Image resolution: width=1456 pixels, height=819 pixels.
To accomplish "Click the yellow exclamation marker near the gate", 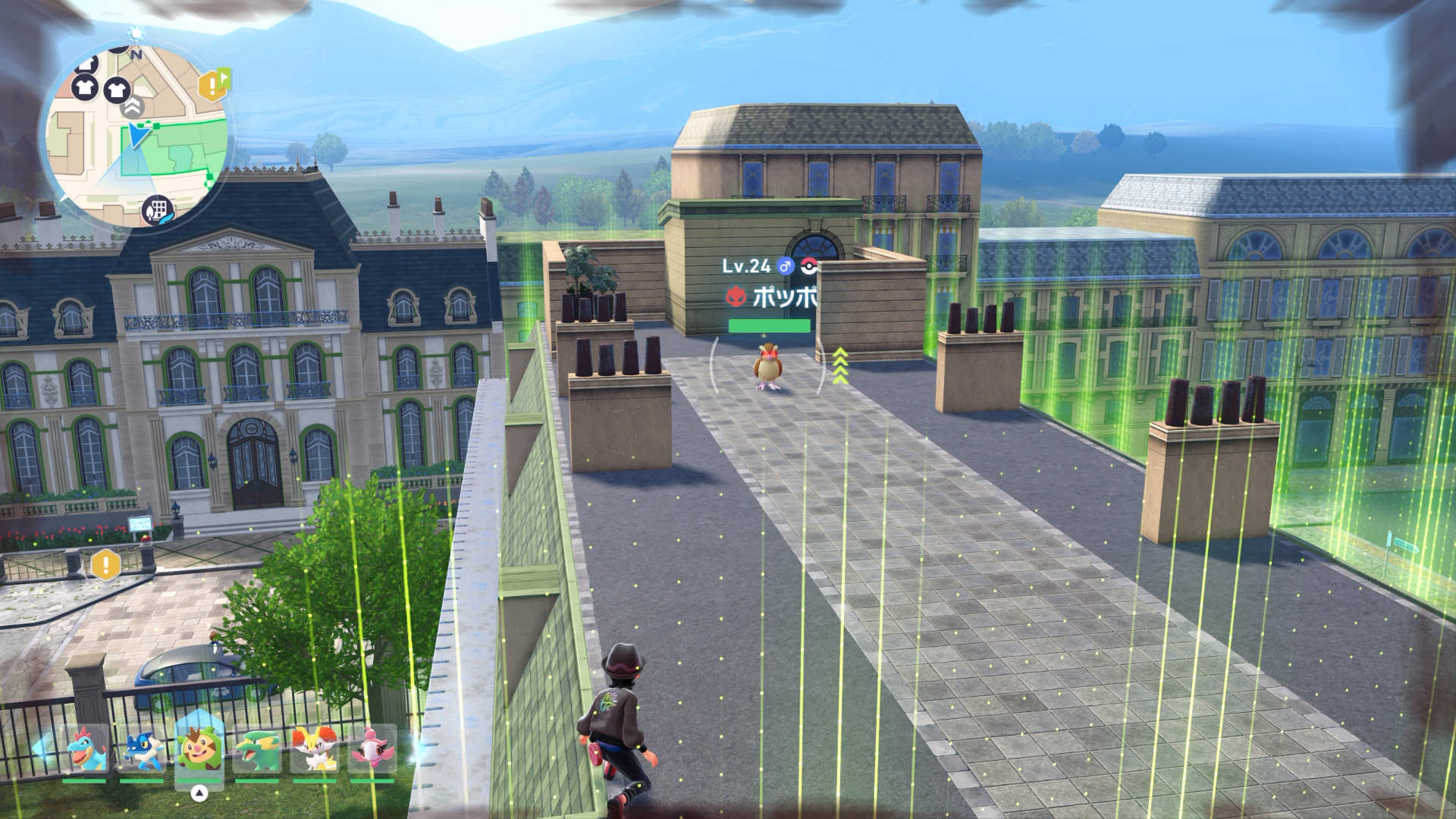I will pos(106,565).
